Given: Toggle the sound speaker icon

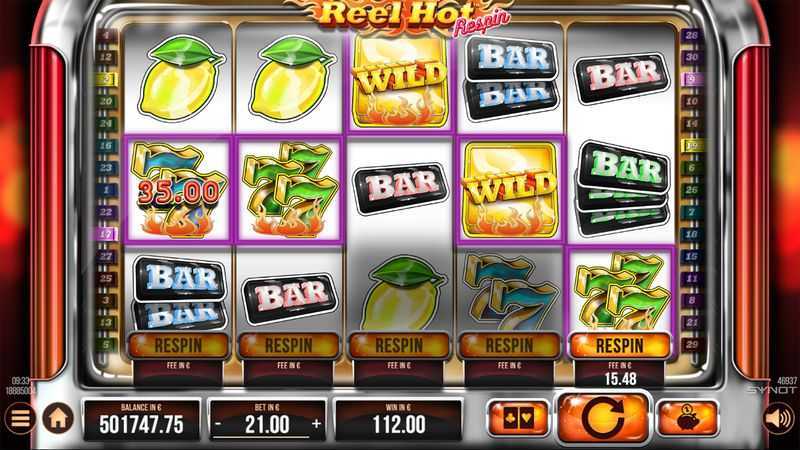Looking at the screenshot, I should [x=778, y=418].
